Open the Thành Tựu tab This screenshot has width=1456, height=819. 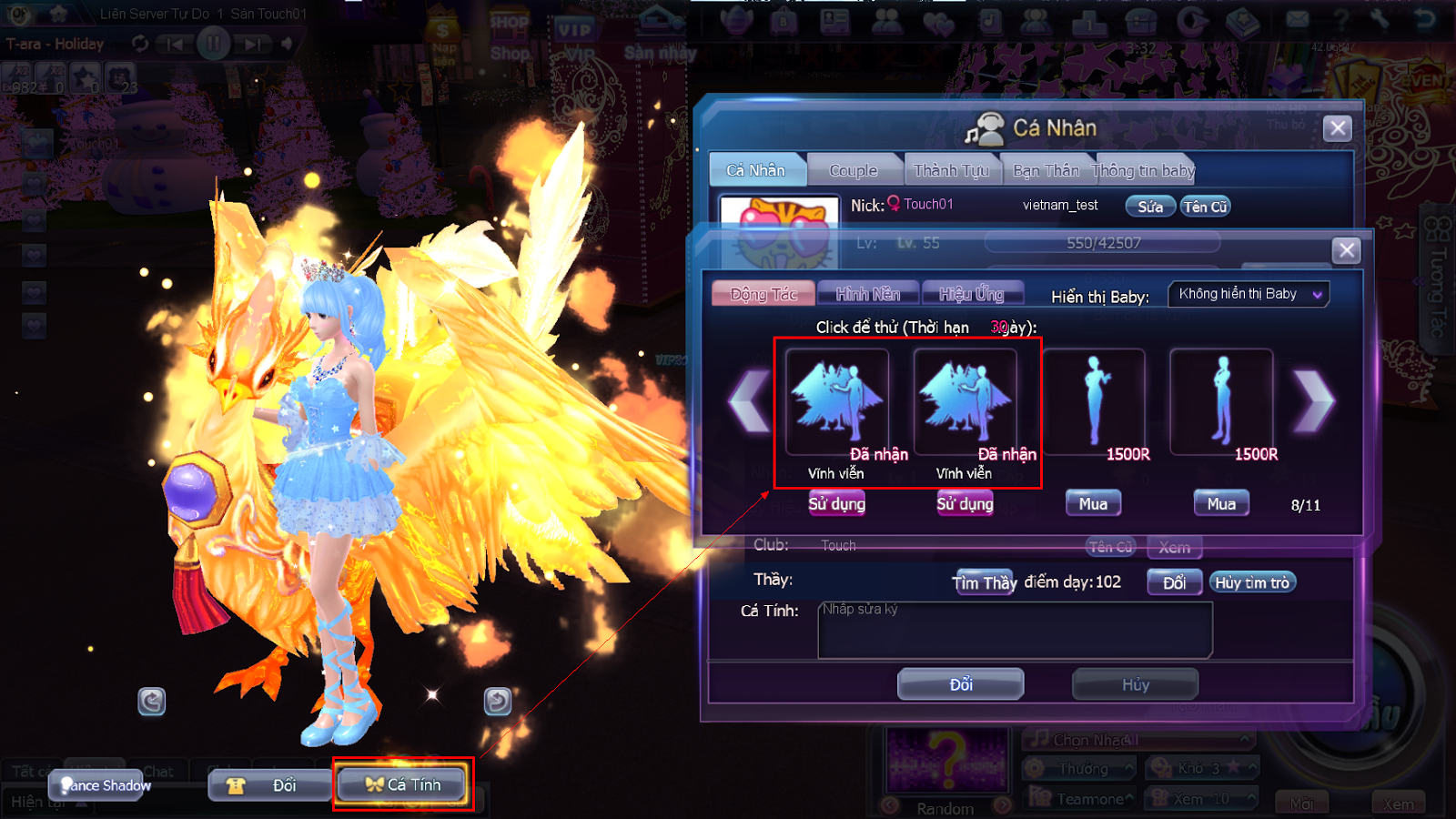952,169
